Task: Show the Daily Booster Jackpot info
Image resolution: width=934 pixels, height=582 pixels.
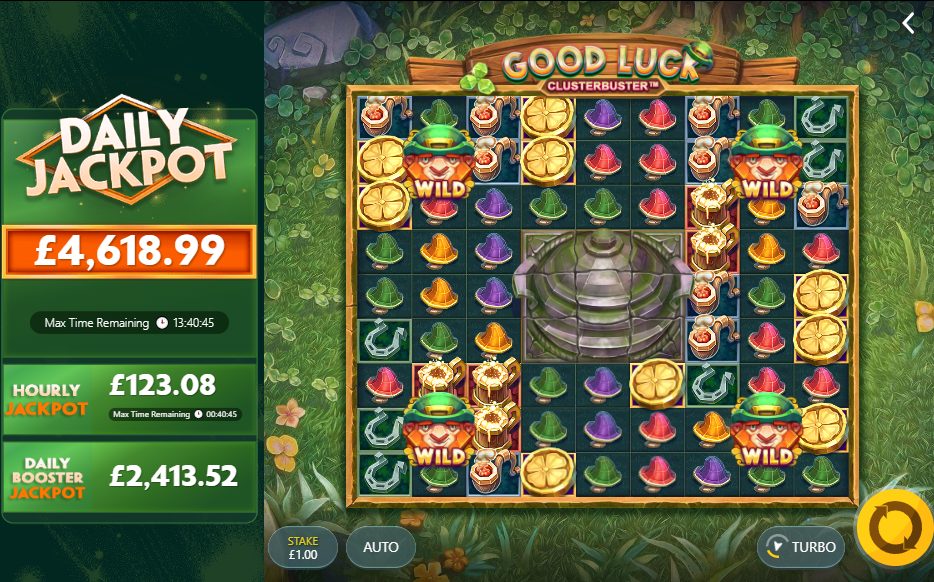Action: point(129,477)
